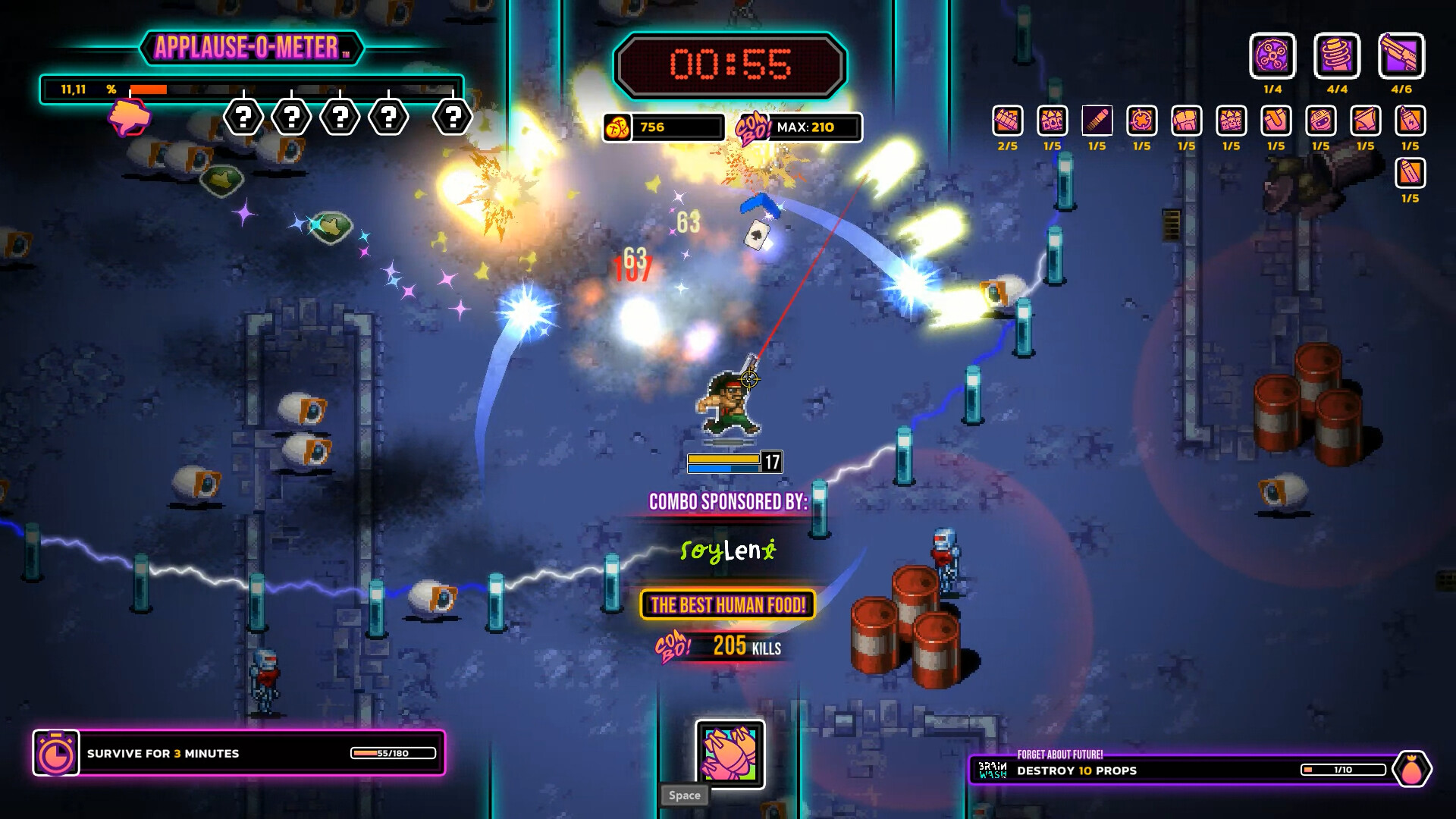1456x819 pixels.
Task: Open the Destroy 10 Props side quest
Action: click(x=1183, y=770)
